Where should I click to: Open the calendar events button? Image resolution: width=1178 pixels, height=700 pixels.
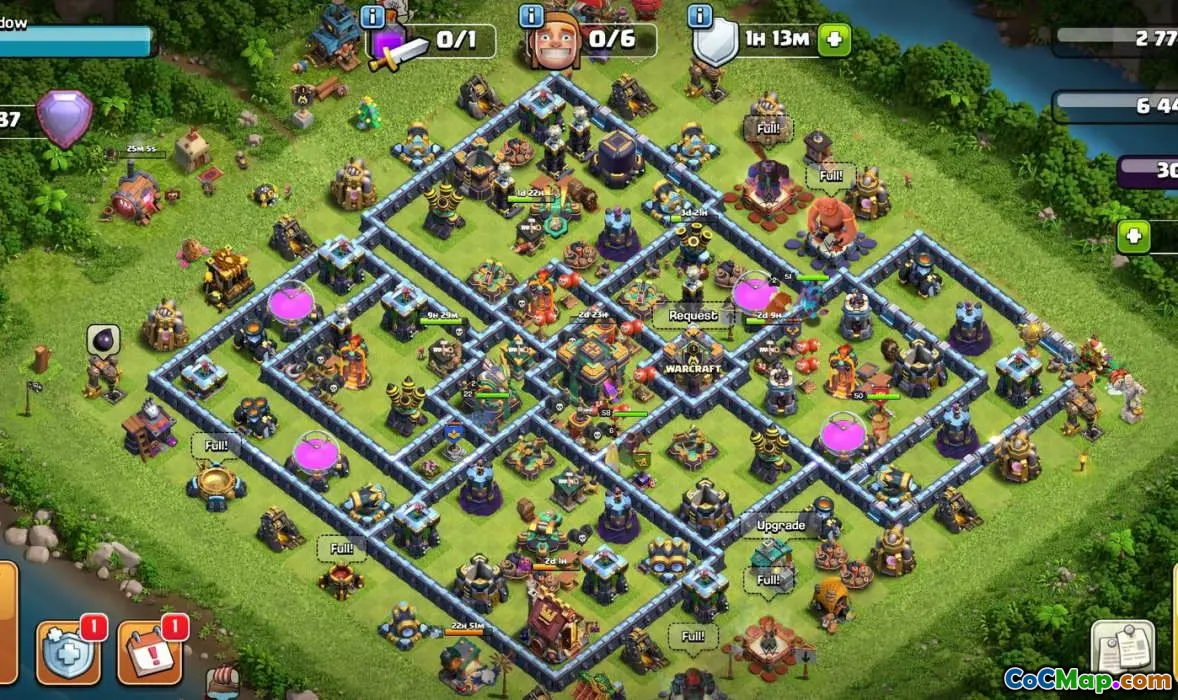149,650
